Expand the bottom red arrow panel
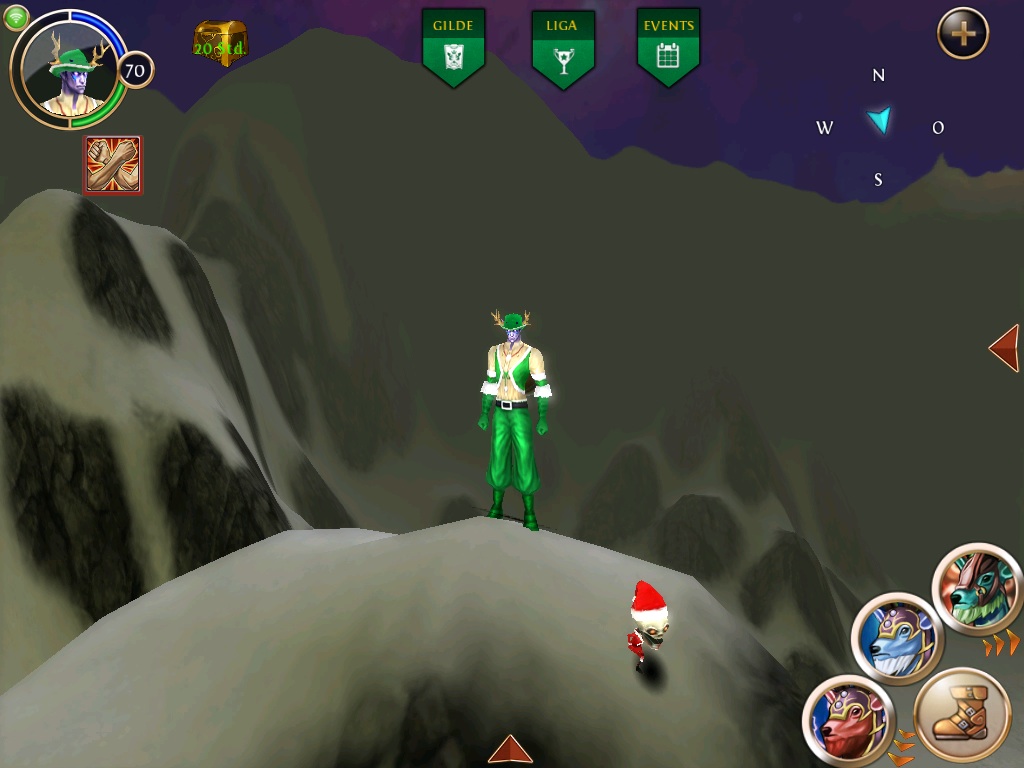This screenshot has width=1024, height=768. click(x=510, y=750)
